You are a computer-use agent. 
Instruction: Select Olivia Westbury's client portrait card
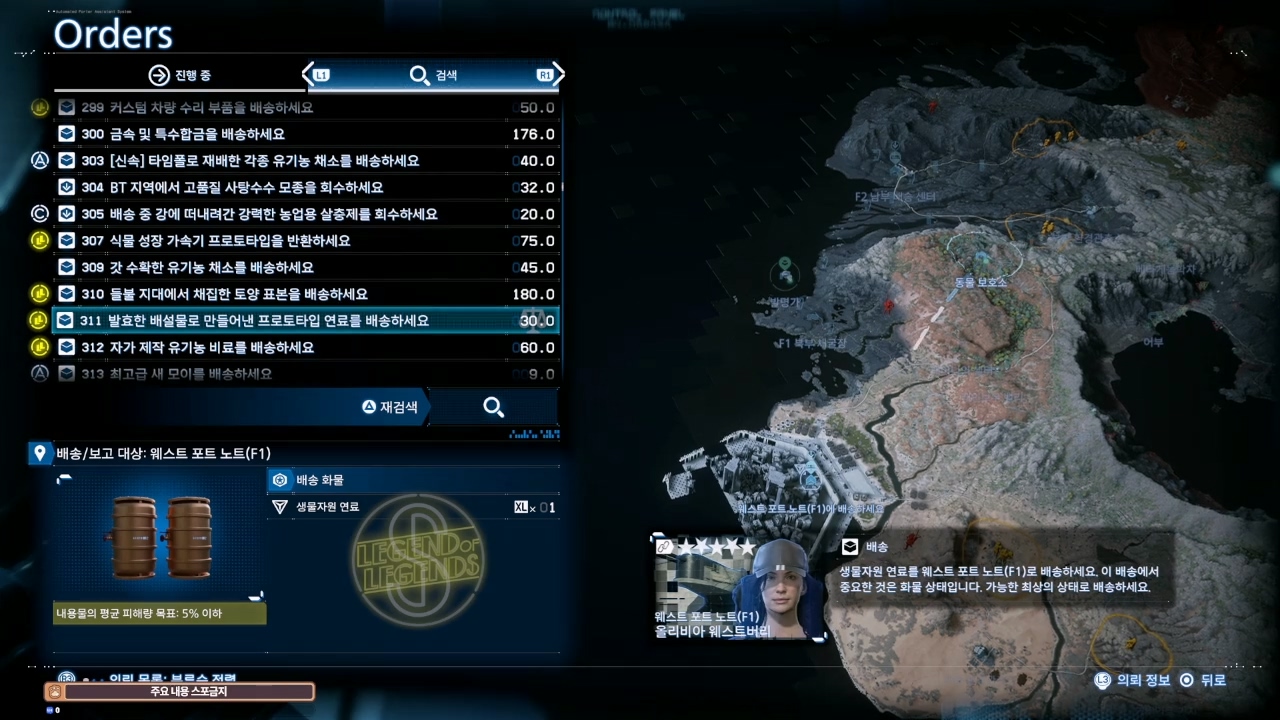(740, 588)
